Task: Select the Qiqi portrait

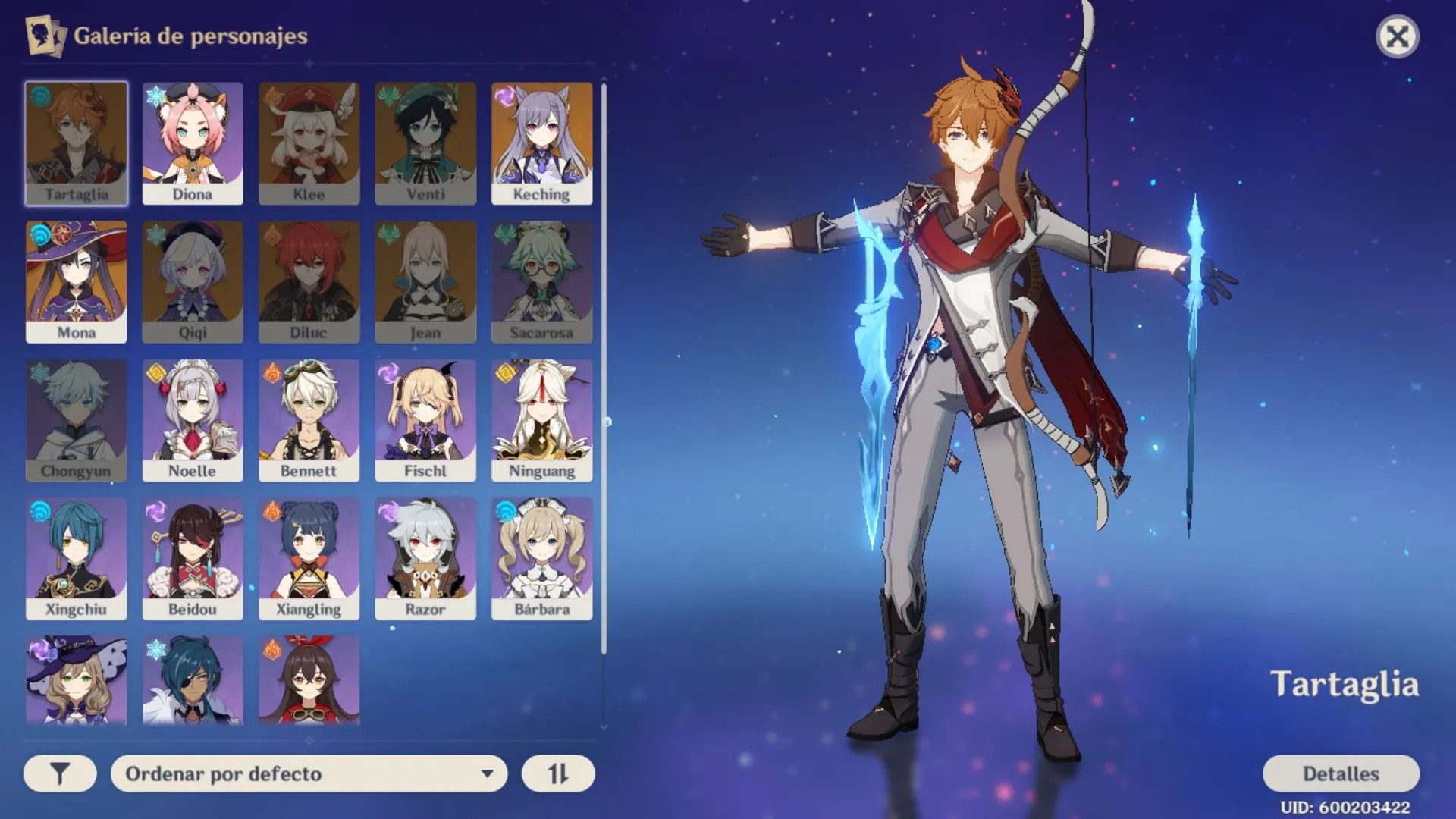Action: pyautogui.click(x=193, y=281)
